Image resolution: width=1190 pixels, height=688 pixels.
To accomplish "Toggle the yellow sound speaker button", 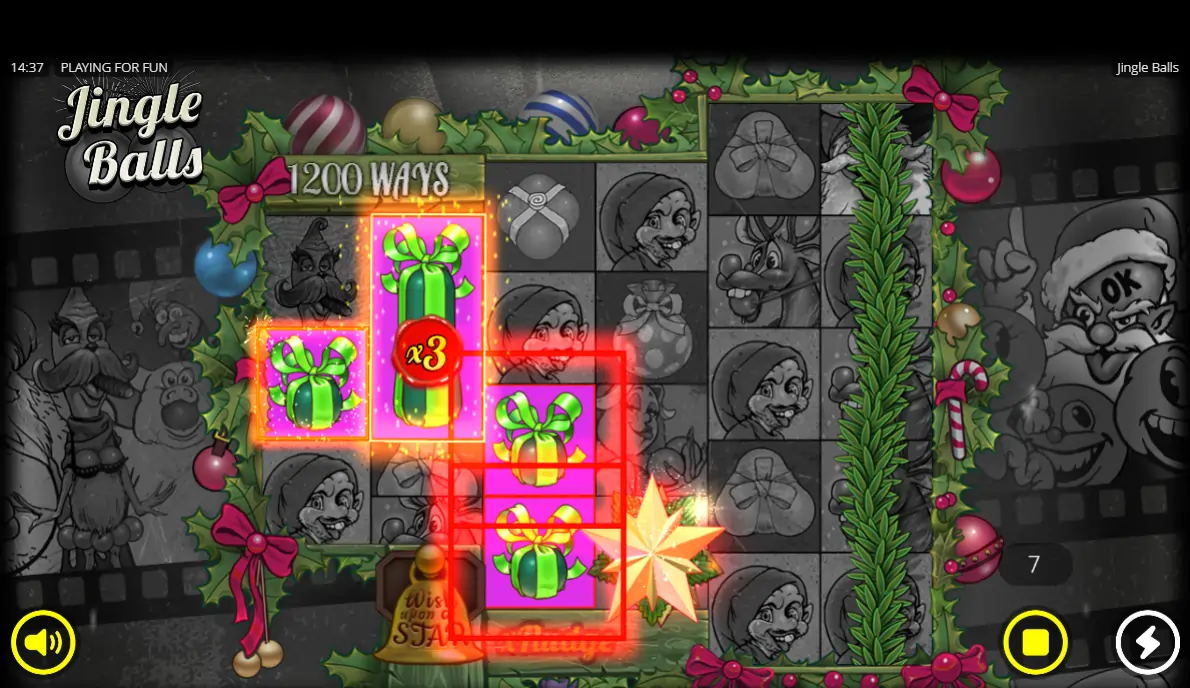I will pyautogui.click(x=43, y=642).
